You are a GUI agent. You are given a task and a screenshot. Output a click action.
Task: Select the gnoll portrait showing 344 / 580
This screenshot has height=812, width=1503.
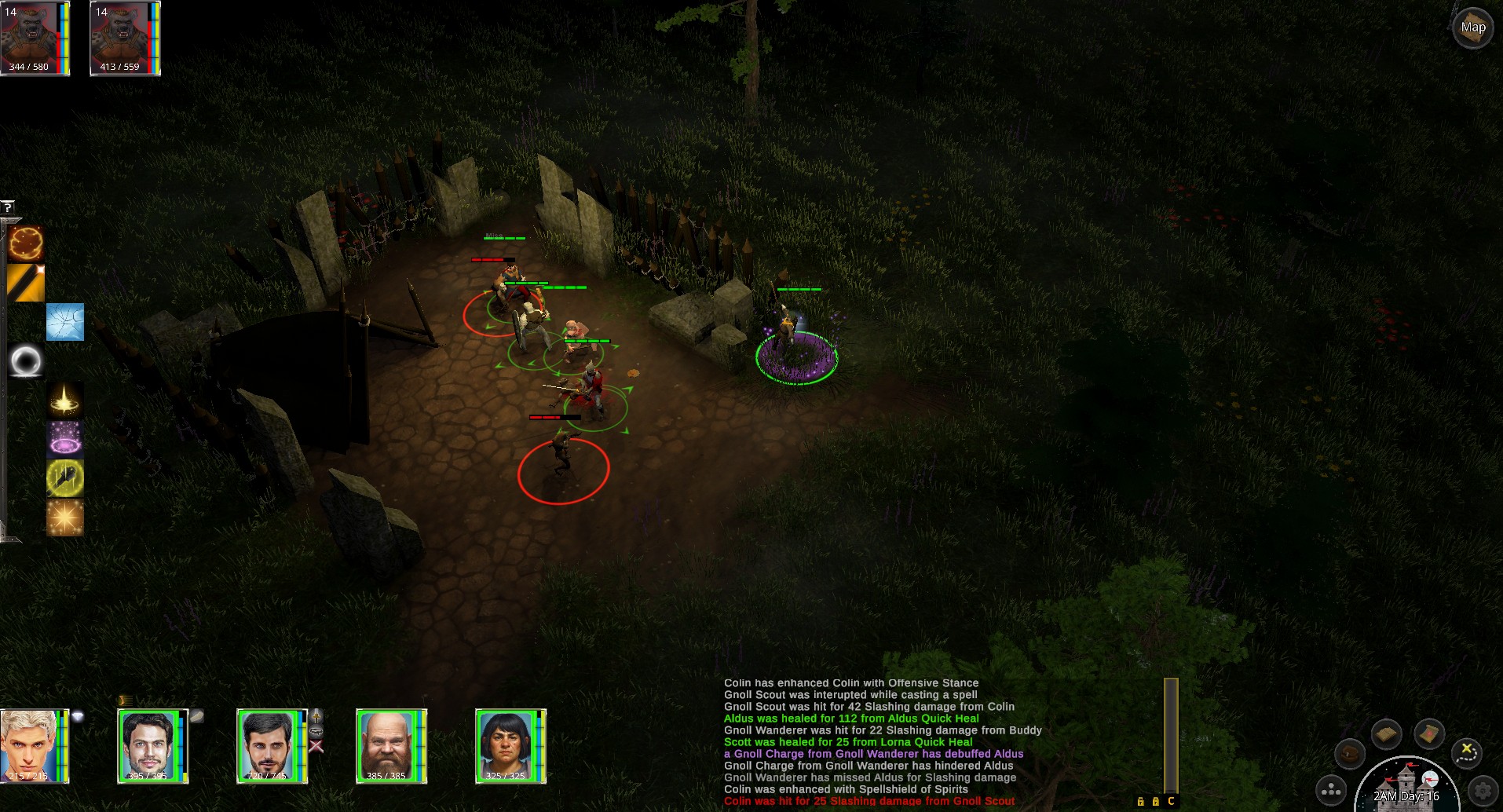click(35, 38)
